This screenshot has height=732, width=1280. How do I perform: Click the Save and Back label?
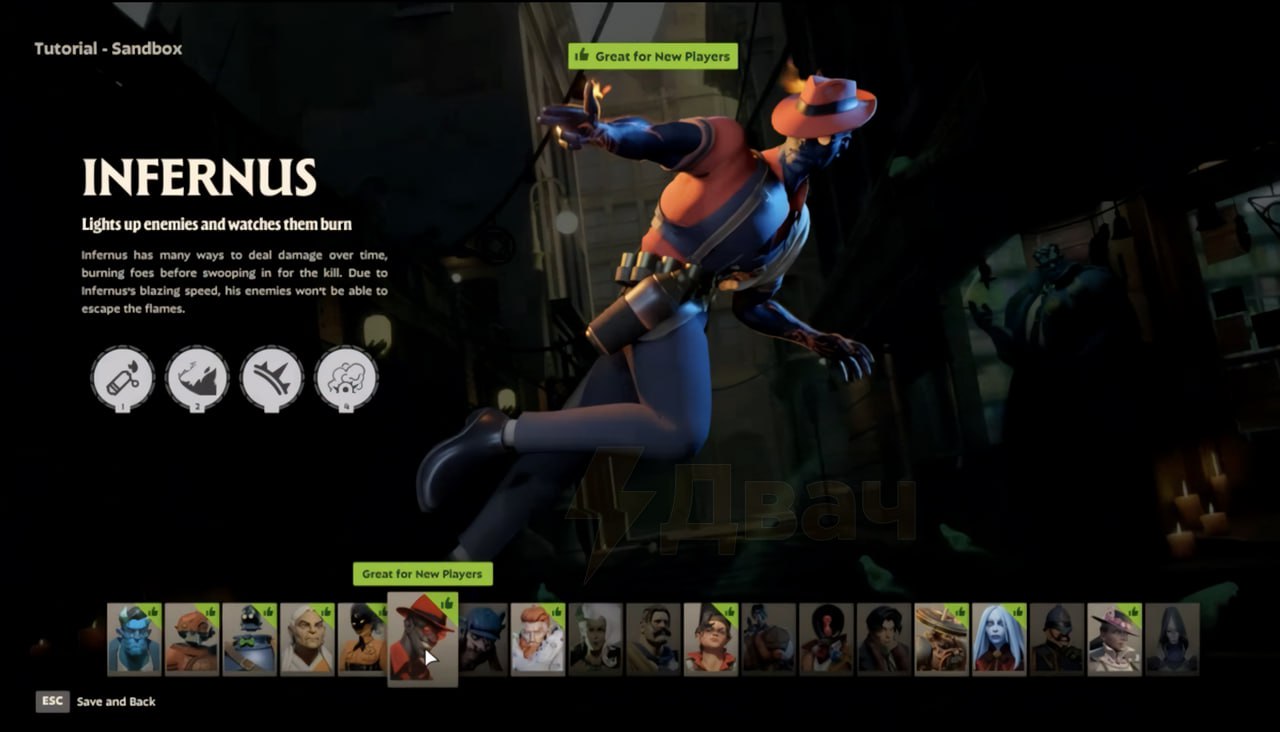click(116, 702)
